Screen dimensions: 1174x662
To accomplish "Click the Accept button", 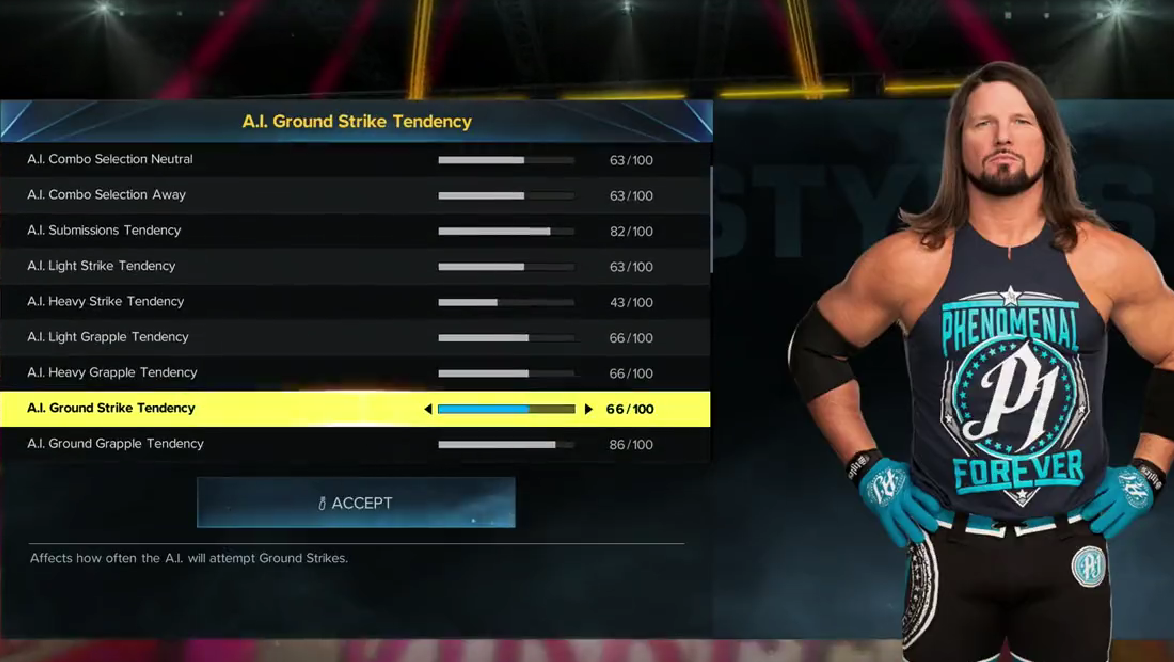I will tap(356, 503).
